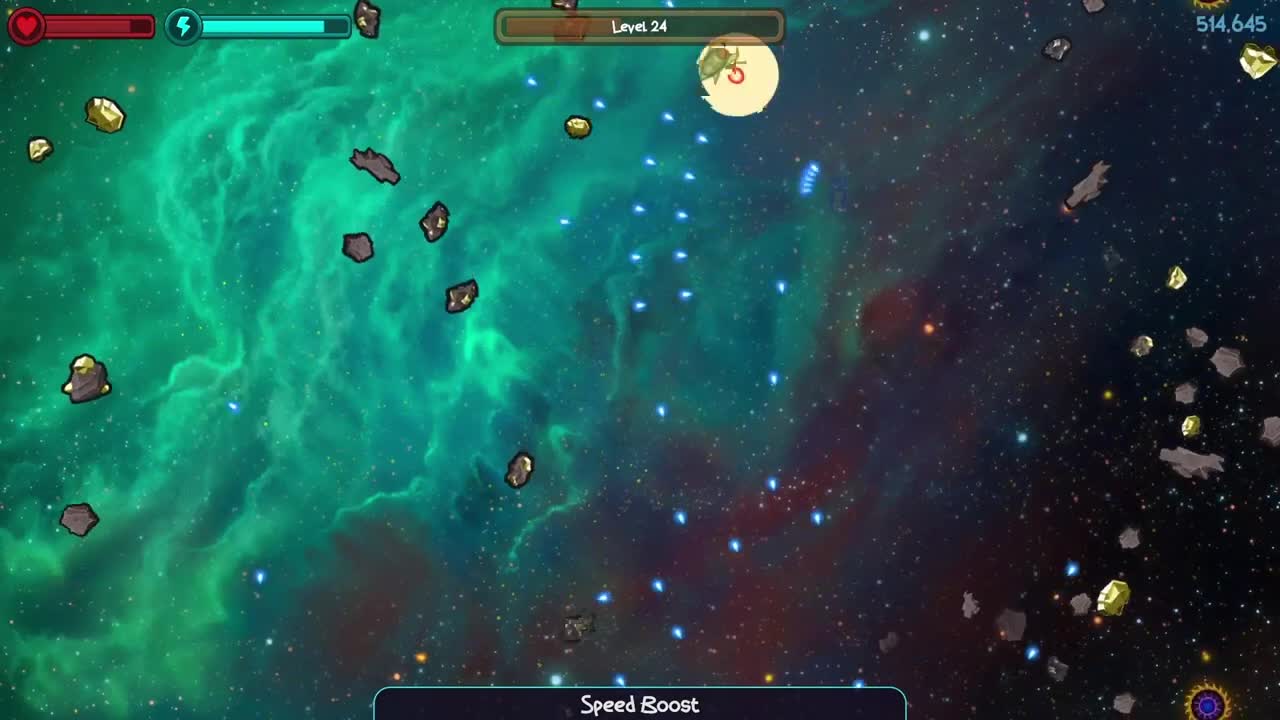This screenshot has height=720, width=1280.
Task: Select the Level 24 progress tab
Action: click(639, 27)
